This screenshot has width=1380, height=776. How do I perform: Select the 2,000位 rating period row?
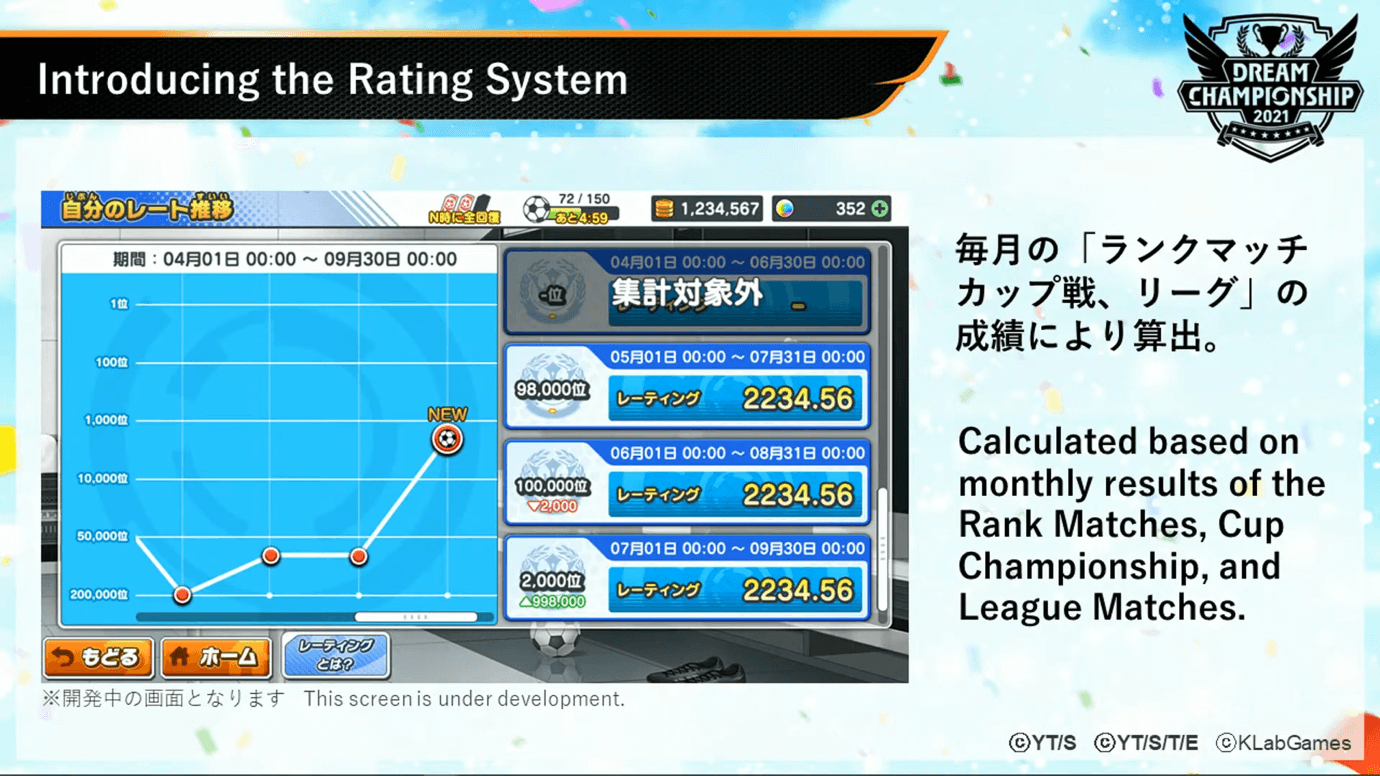click(x=687, y=579)
